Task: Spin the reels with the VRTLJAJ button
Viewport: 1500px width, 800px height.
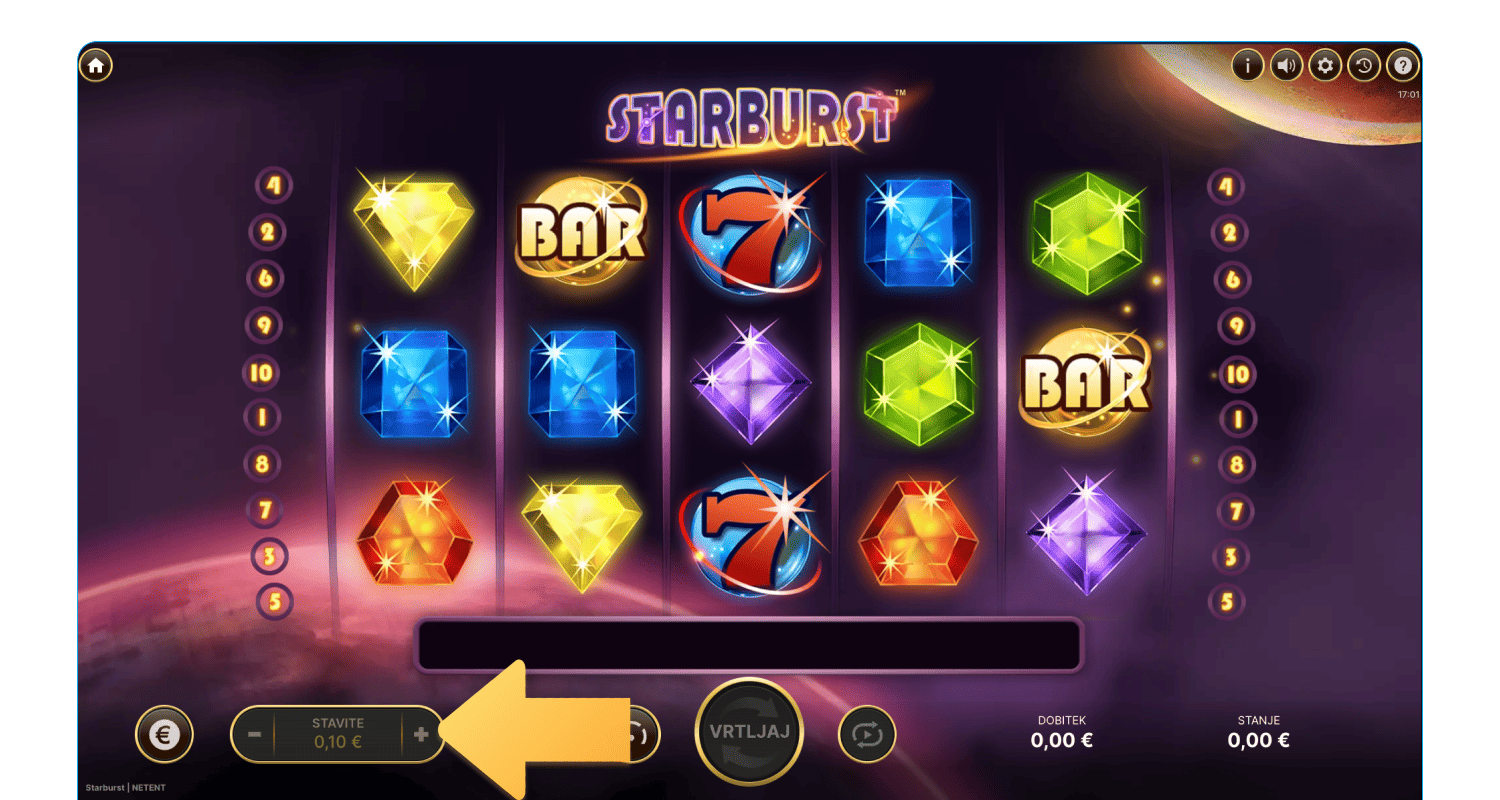Action: pos(748,732)
